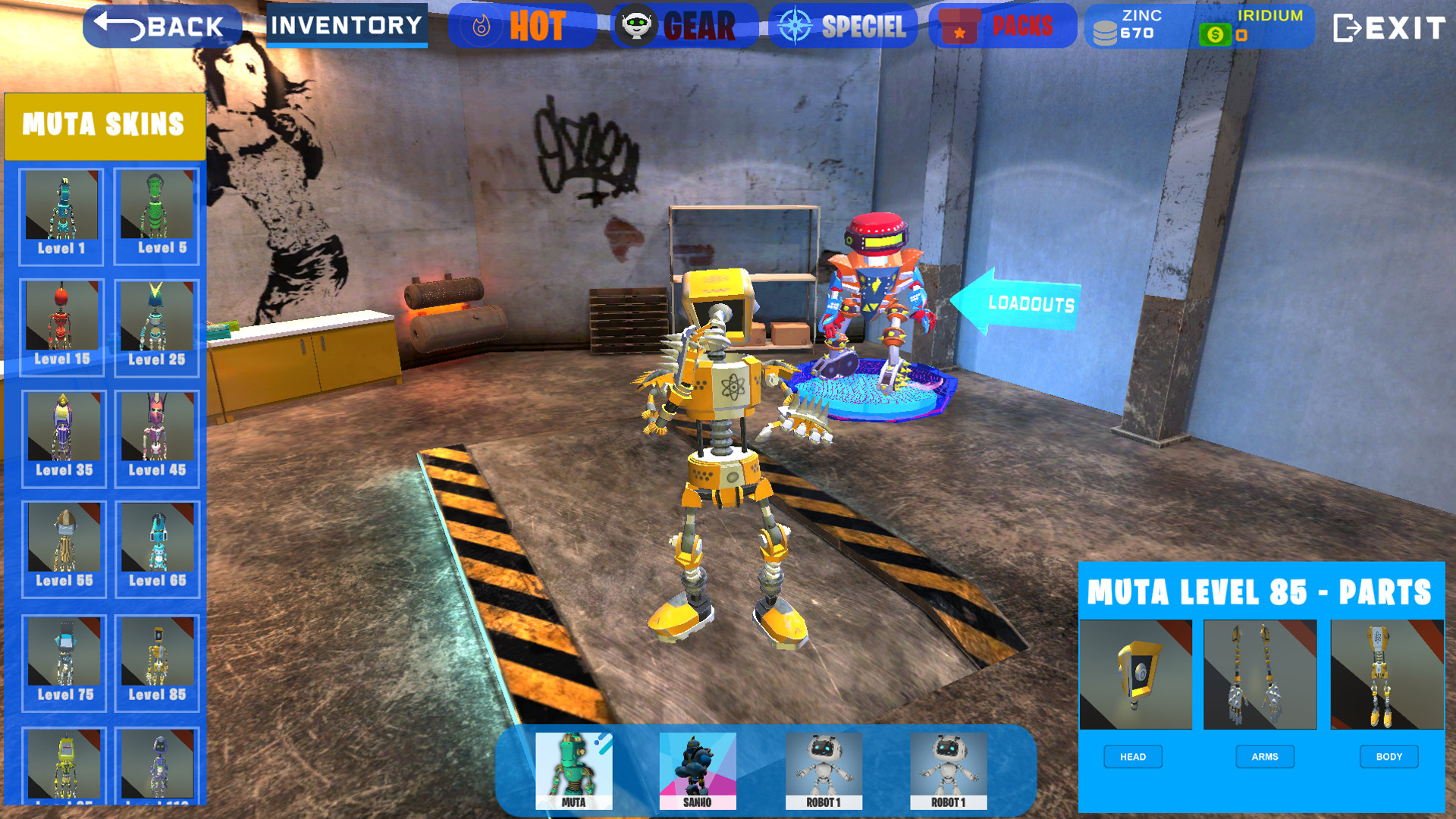Select the first ROBOT 1 portrait
Screen dimensions: 1456x819
(824, 770)
